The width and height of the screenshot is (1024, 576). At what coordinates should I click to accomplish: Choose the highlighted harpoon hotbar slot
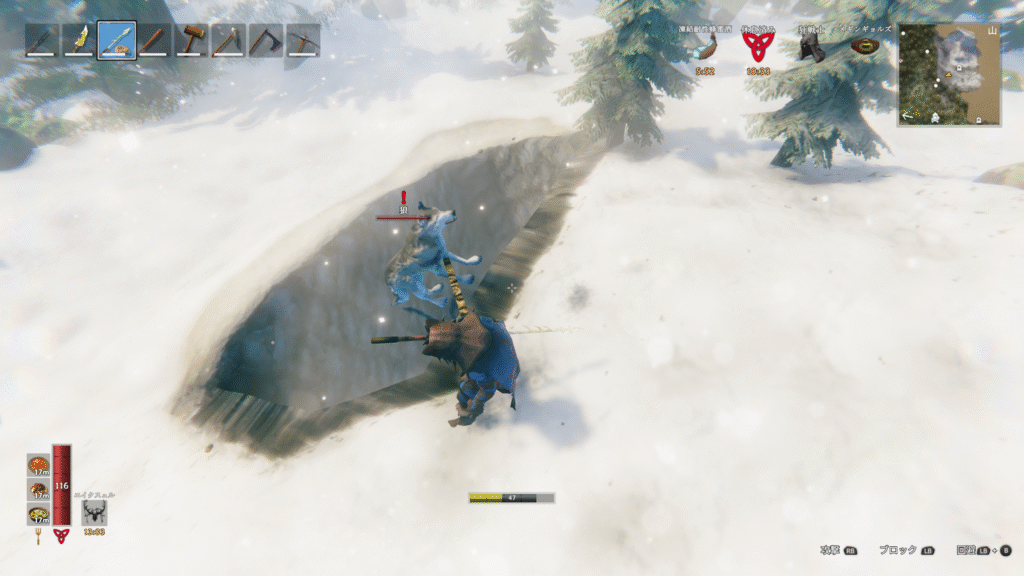[x=116, y=41]
